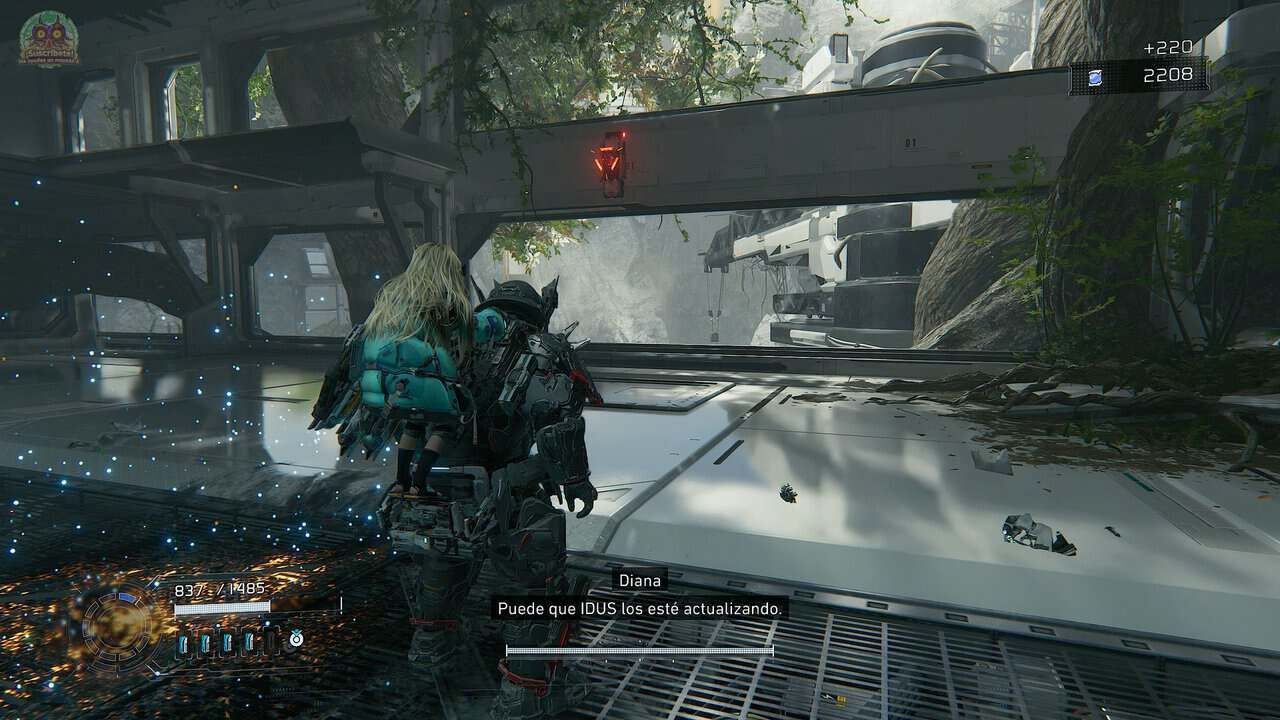1280x720 pixels.
Task: Click the circular segmented gauge on the HUD
Action: coord(118,623)
